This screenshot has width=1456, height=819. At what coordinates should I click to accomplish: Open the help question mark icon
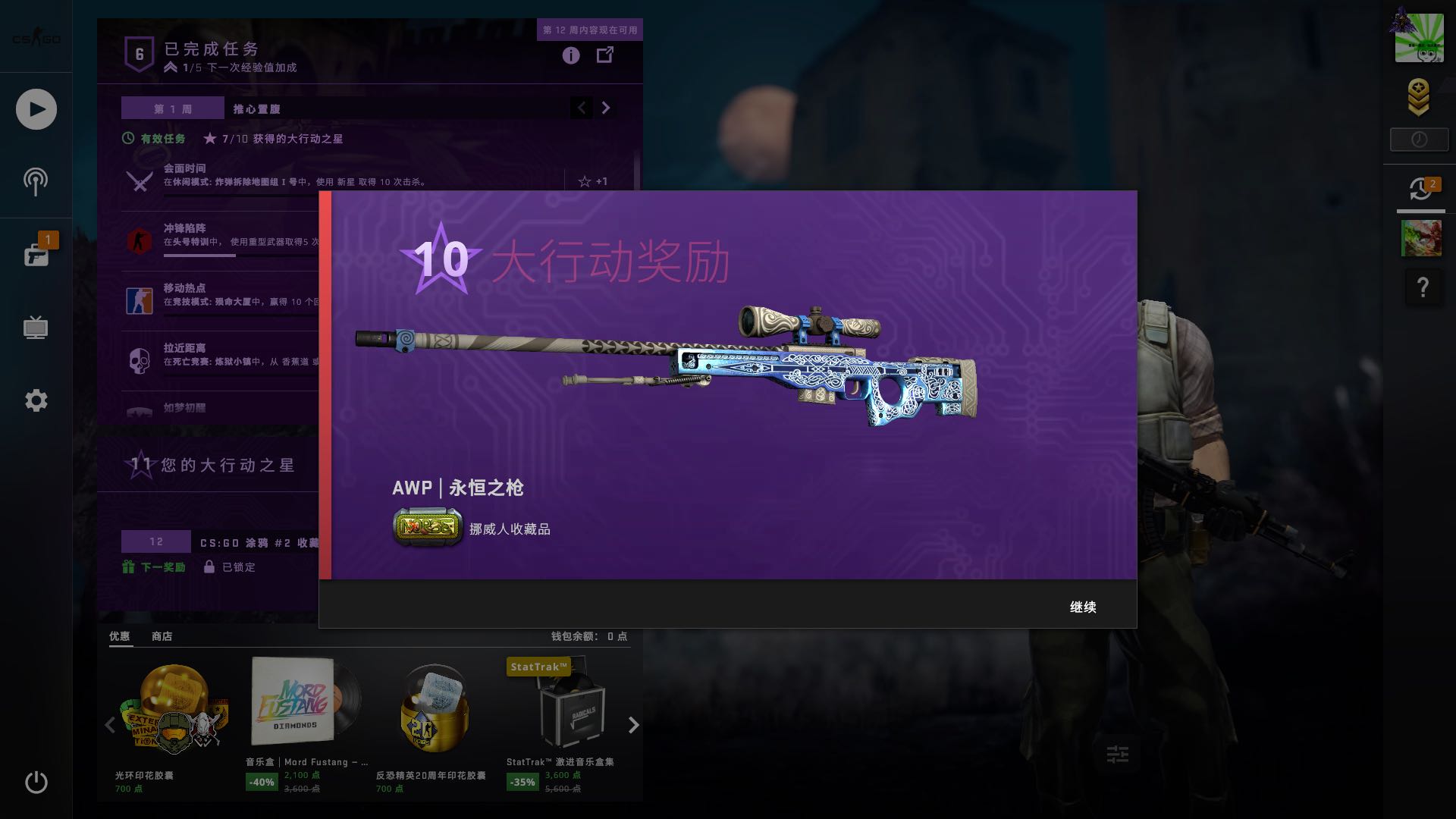point(1423,287)
